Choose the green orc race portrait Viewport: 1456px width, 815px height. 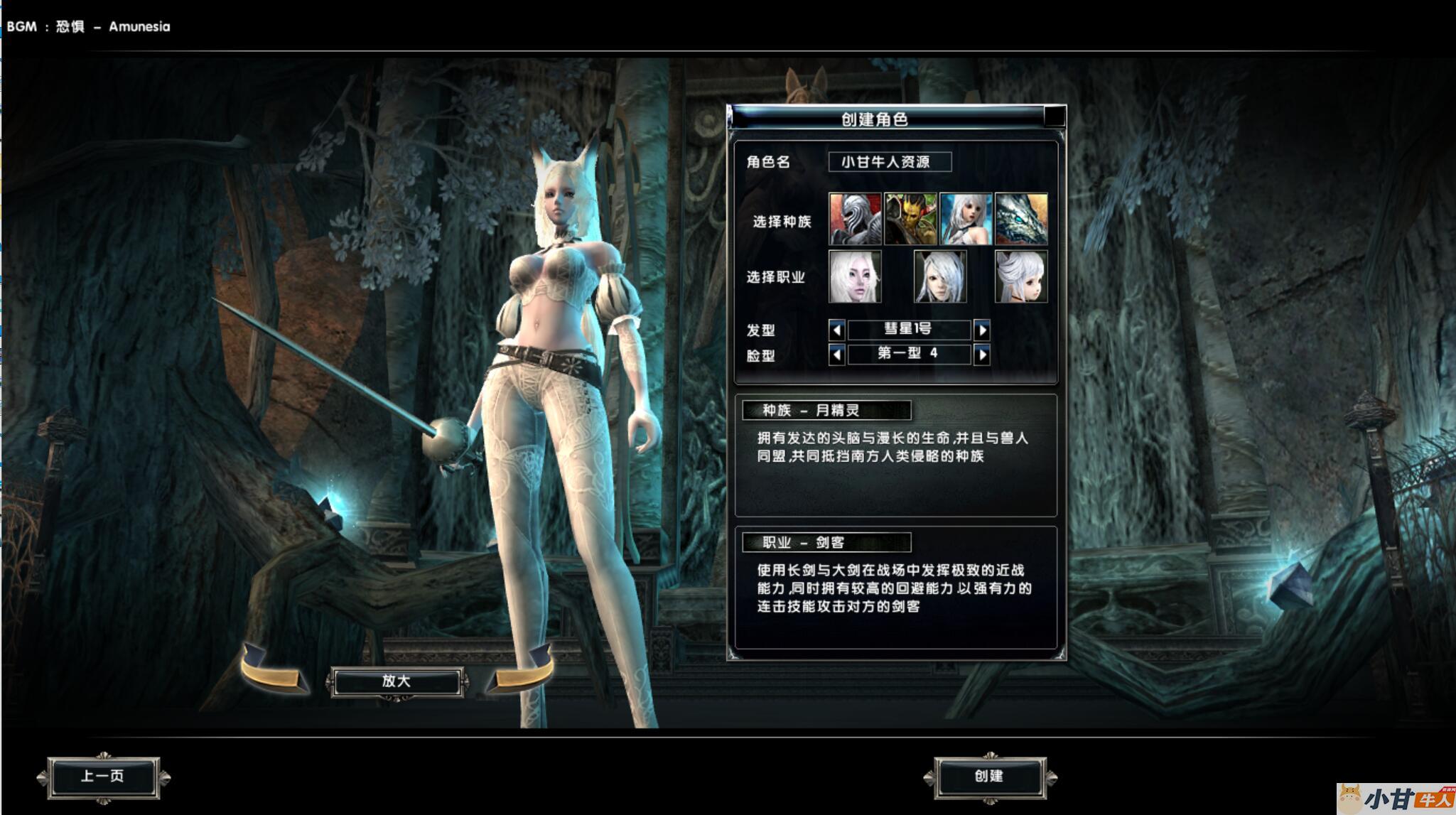[x=910, y=219]
